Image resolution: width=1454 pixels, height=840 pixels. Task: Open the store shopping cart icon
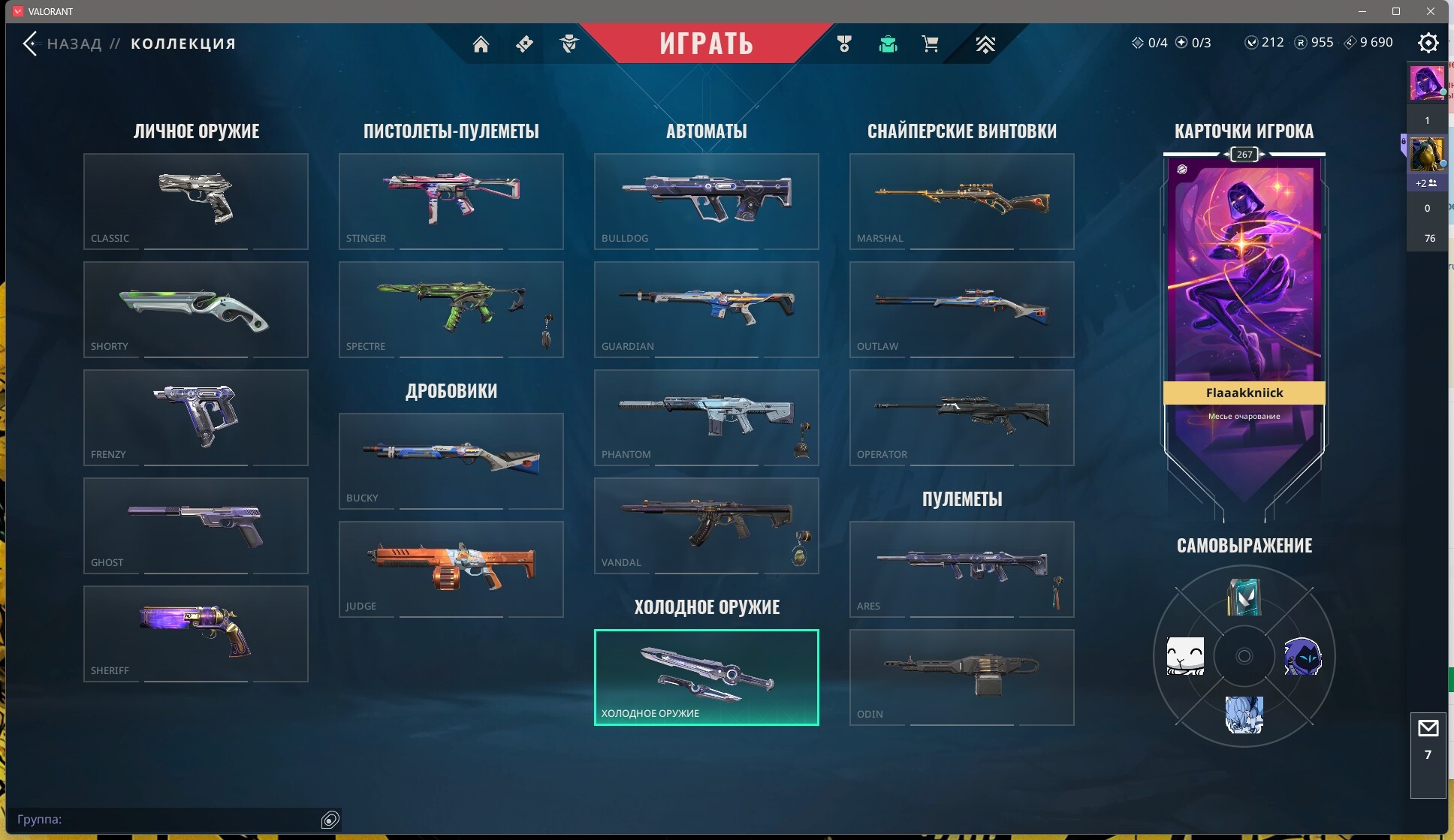pos(930,44)
